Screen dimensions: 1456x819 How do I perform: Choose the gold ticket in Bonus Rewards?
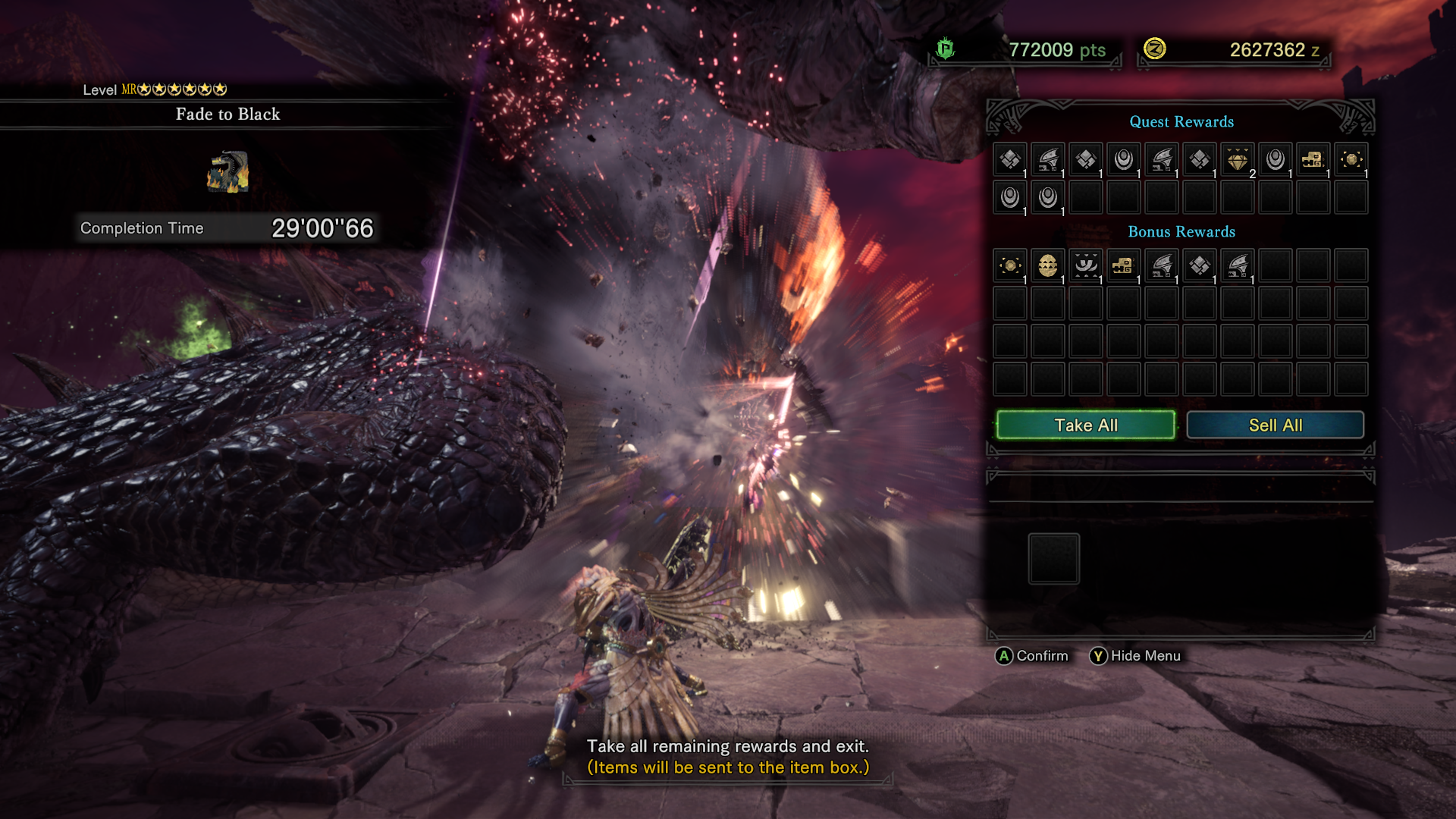[x=1124, y=266]
